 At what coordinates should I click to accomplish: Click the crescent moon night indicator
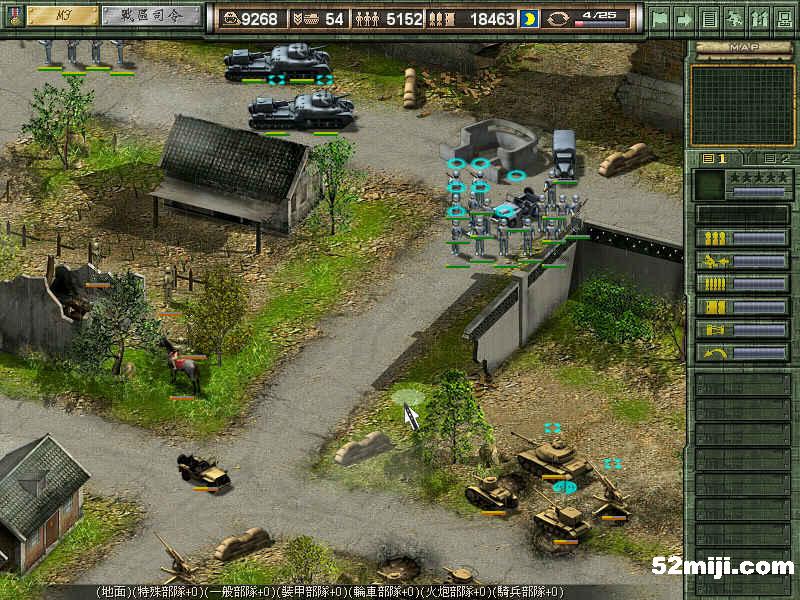point(529,18)
